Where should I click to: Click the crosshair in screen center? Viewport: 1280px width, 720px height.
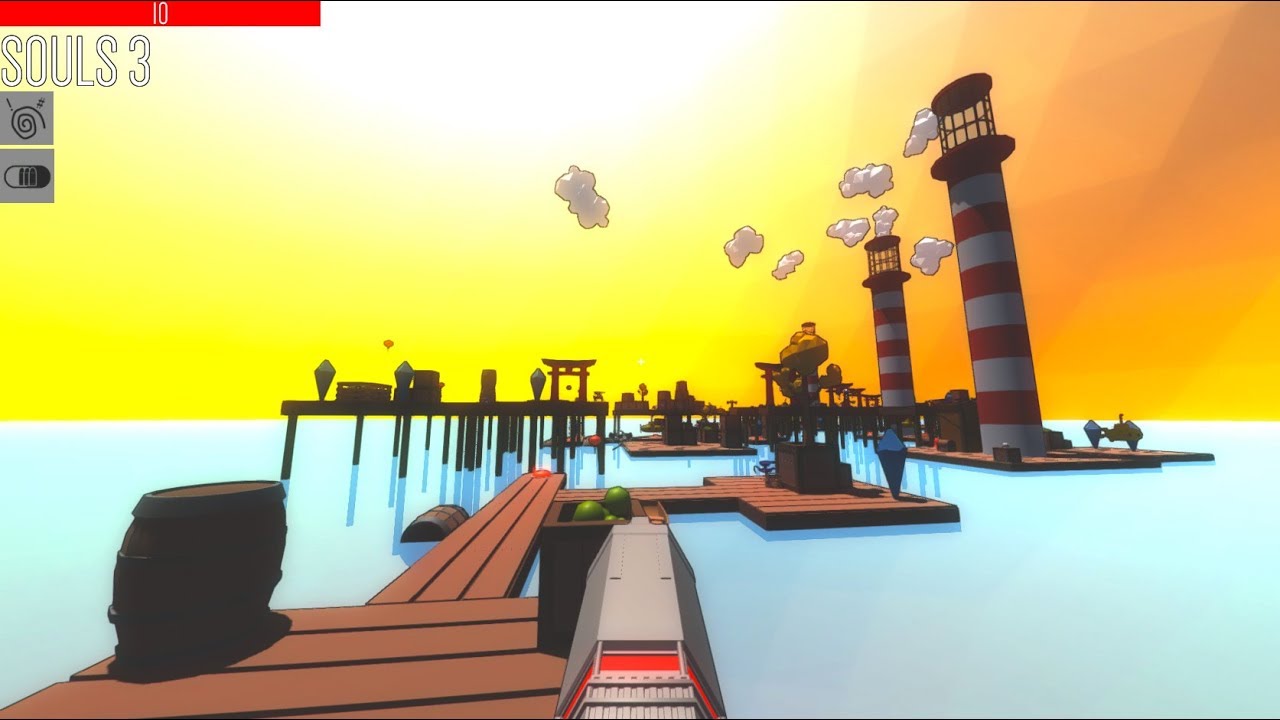click(640, 362)
